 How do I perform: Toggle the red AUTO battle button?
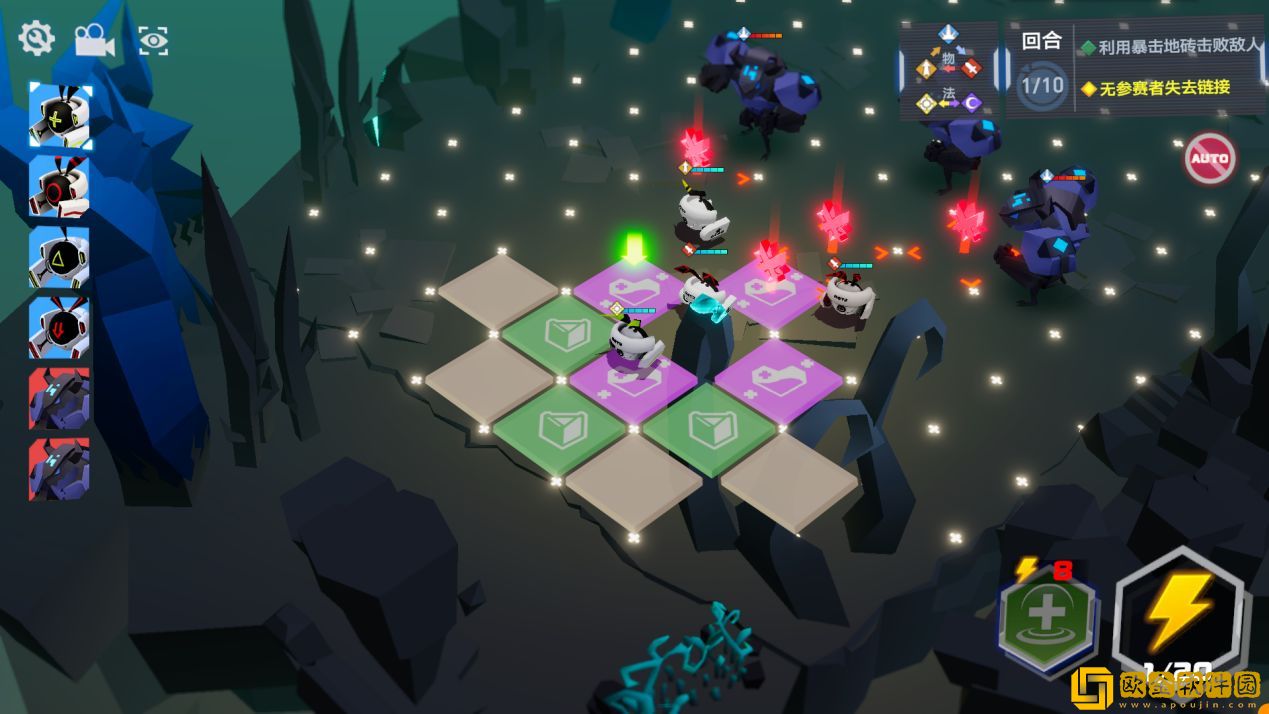(1210, 158)
